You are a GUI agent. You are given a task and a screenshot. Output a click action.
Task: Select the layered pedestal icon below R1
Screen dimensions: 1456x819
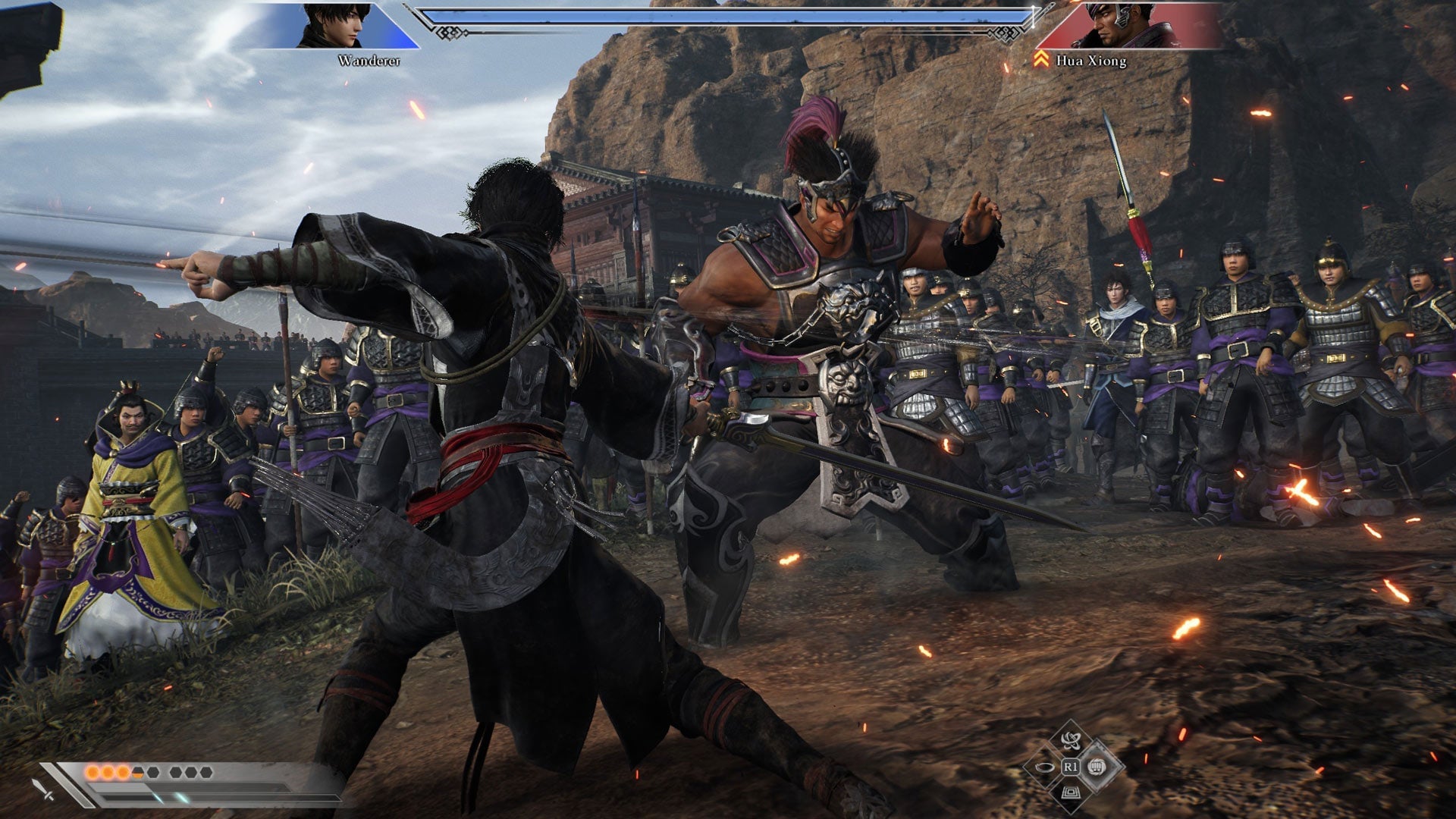coord(1071,793)
